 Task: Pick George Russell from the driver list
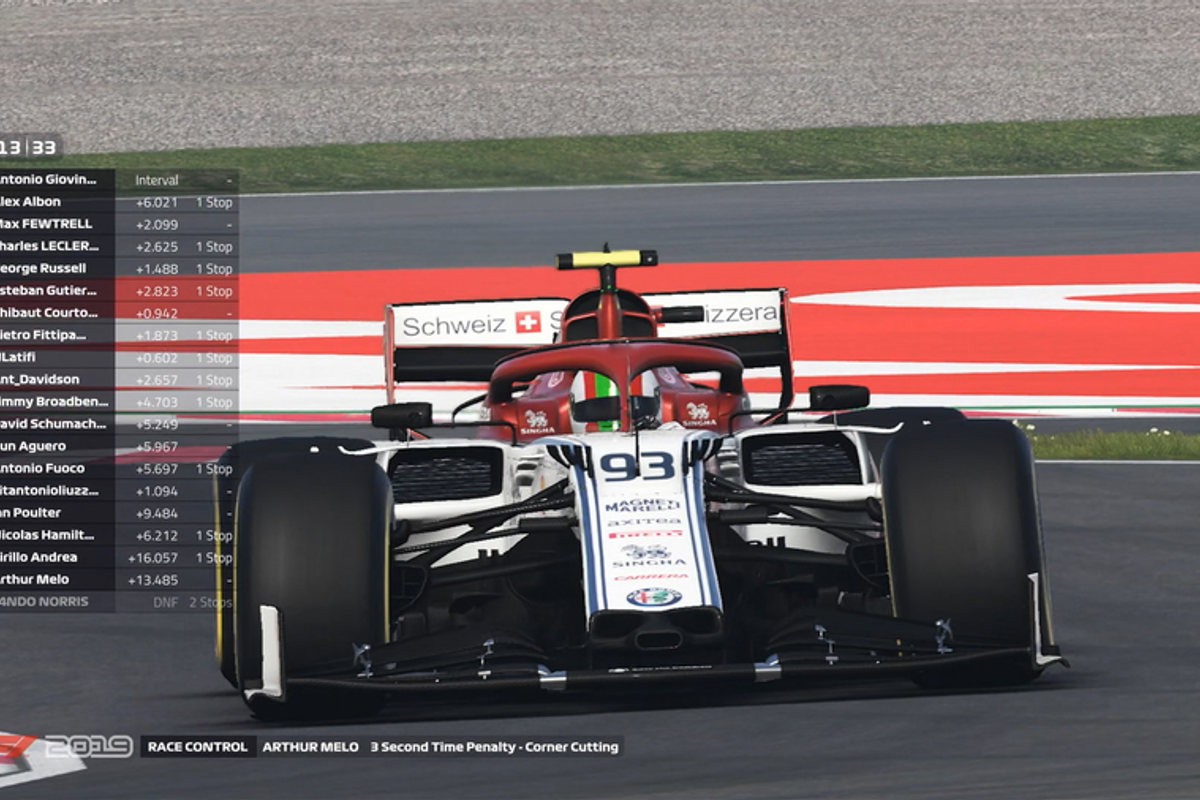[x=50, y=268]
